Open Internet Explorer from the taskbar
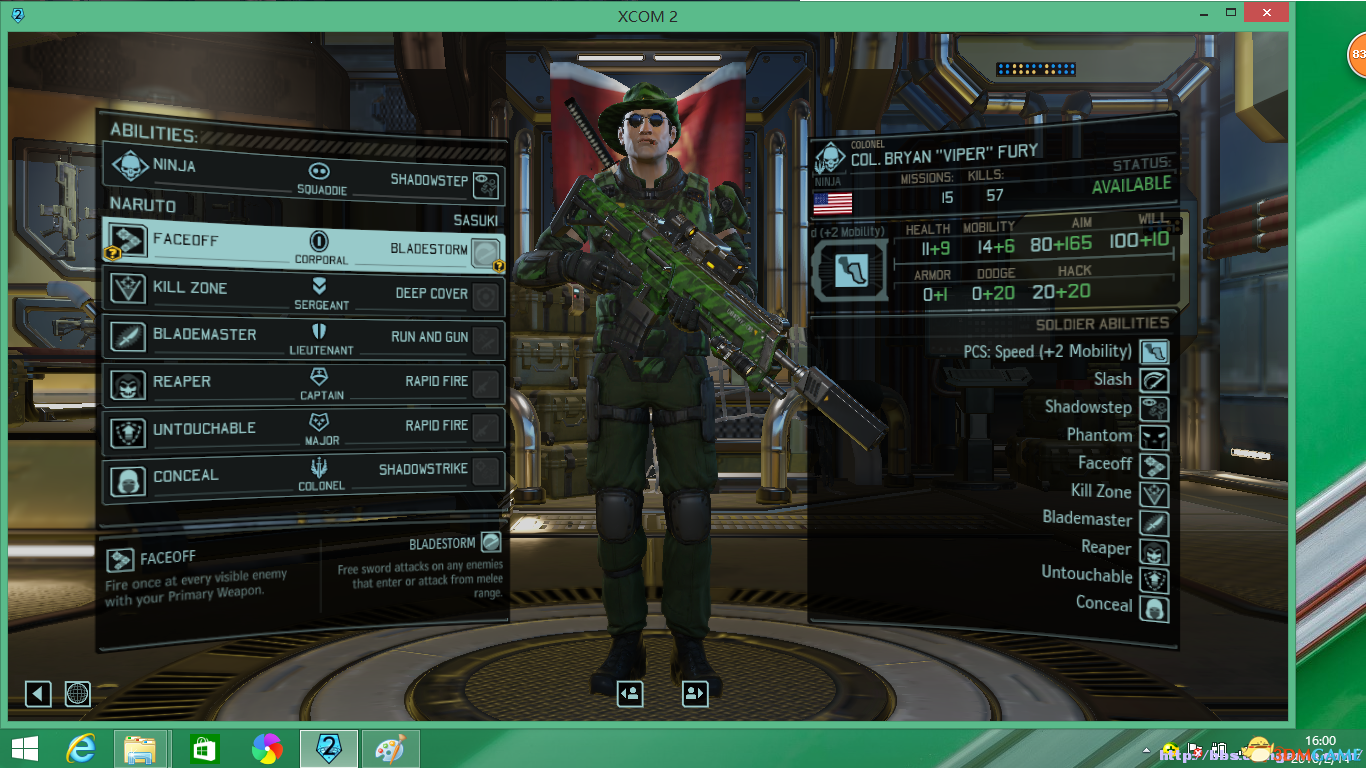 [x=80, y=749]
